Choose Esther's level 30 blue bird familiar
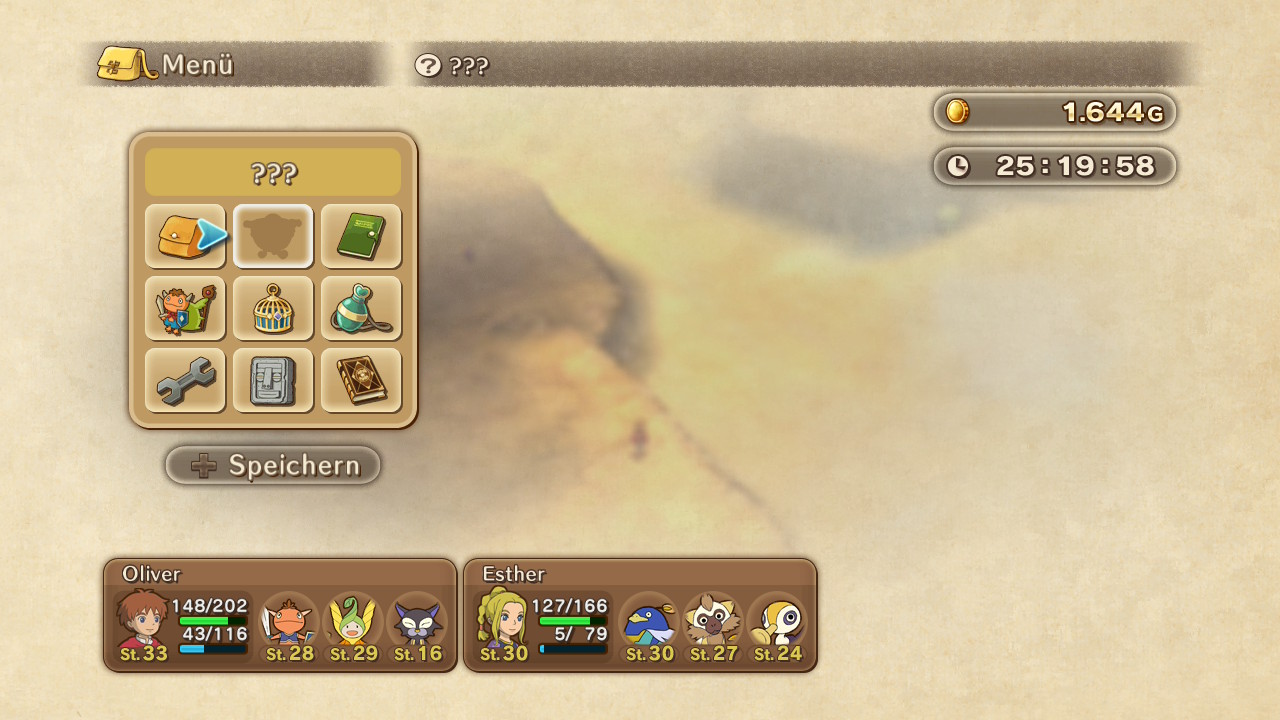 pyautogui.click(x=649, y=622)
